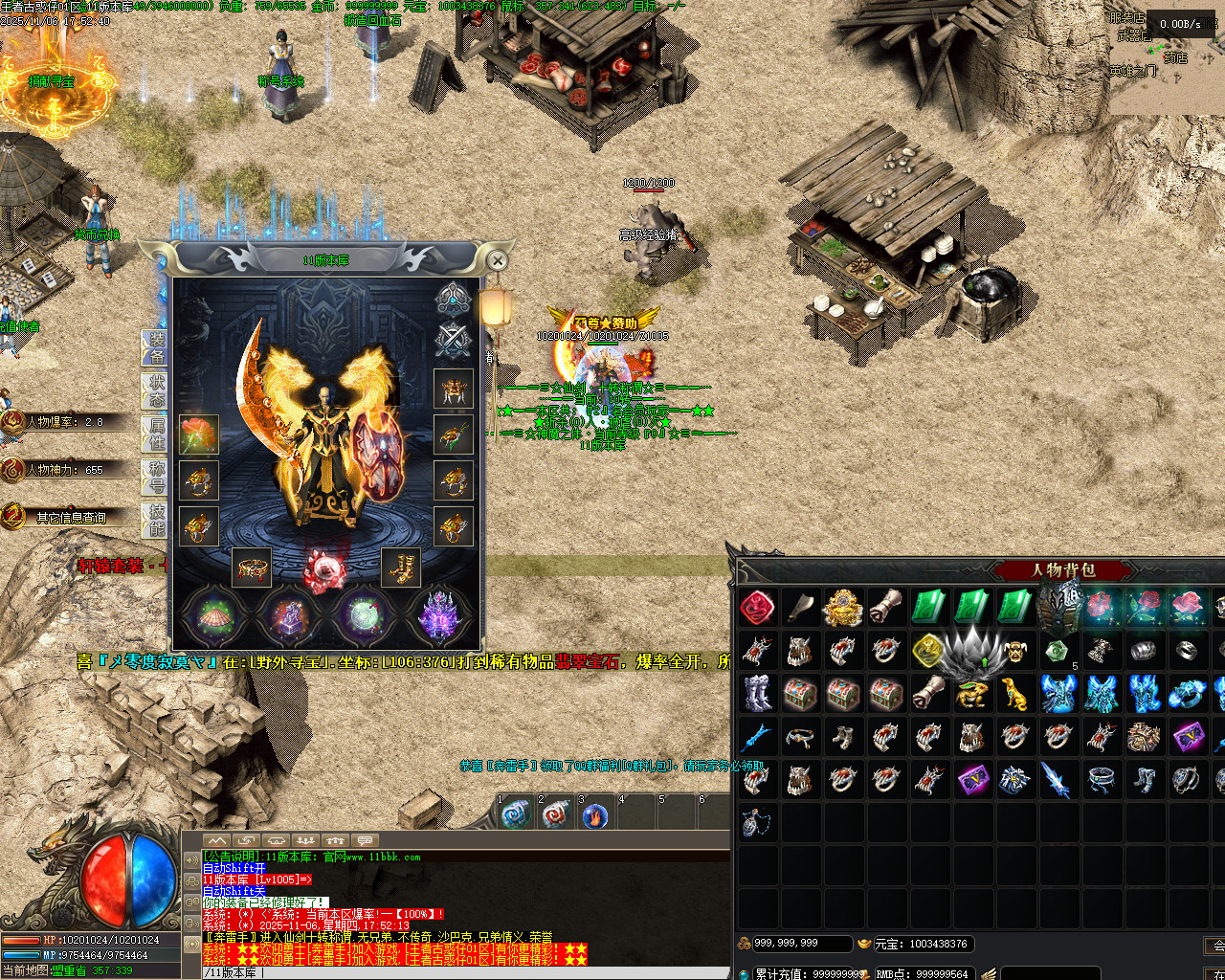Open 其它信息查询 info lookup
Image resolution: width=1225 pixels, height=980 pixels.
point(67,517)
